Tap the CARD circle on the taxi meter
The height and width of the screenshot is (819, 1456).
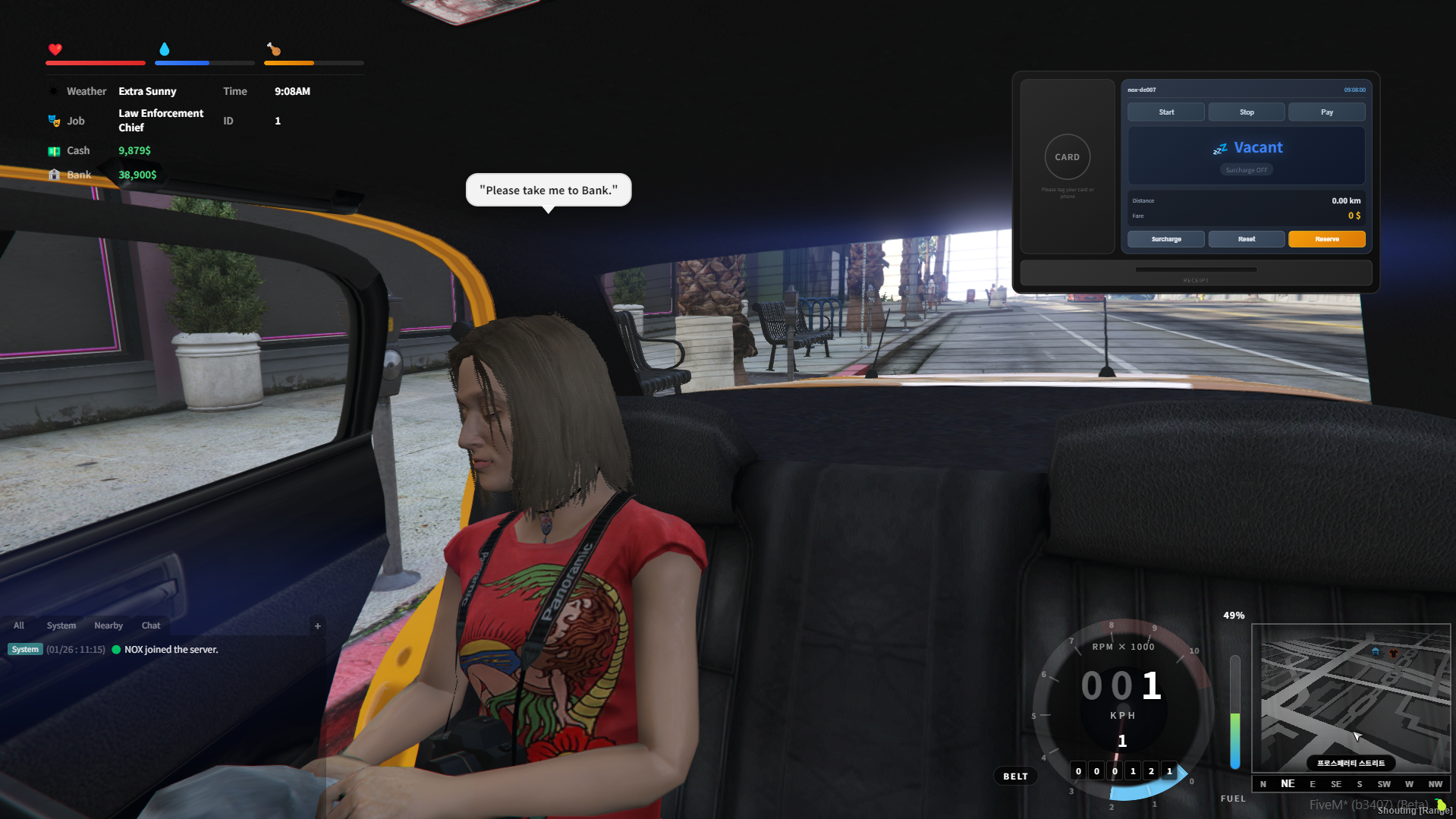tap(1067, 157)
